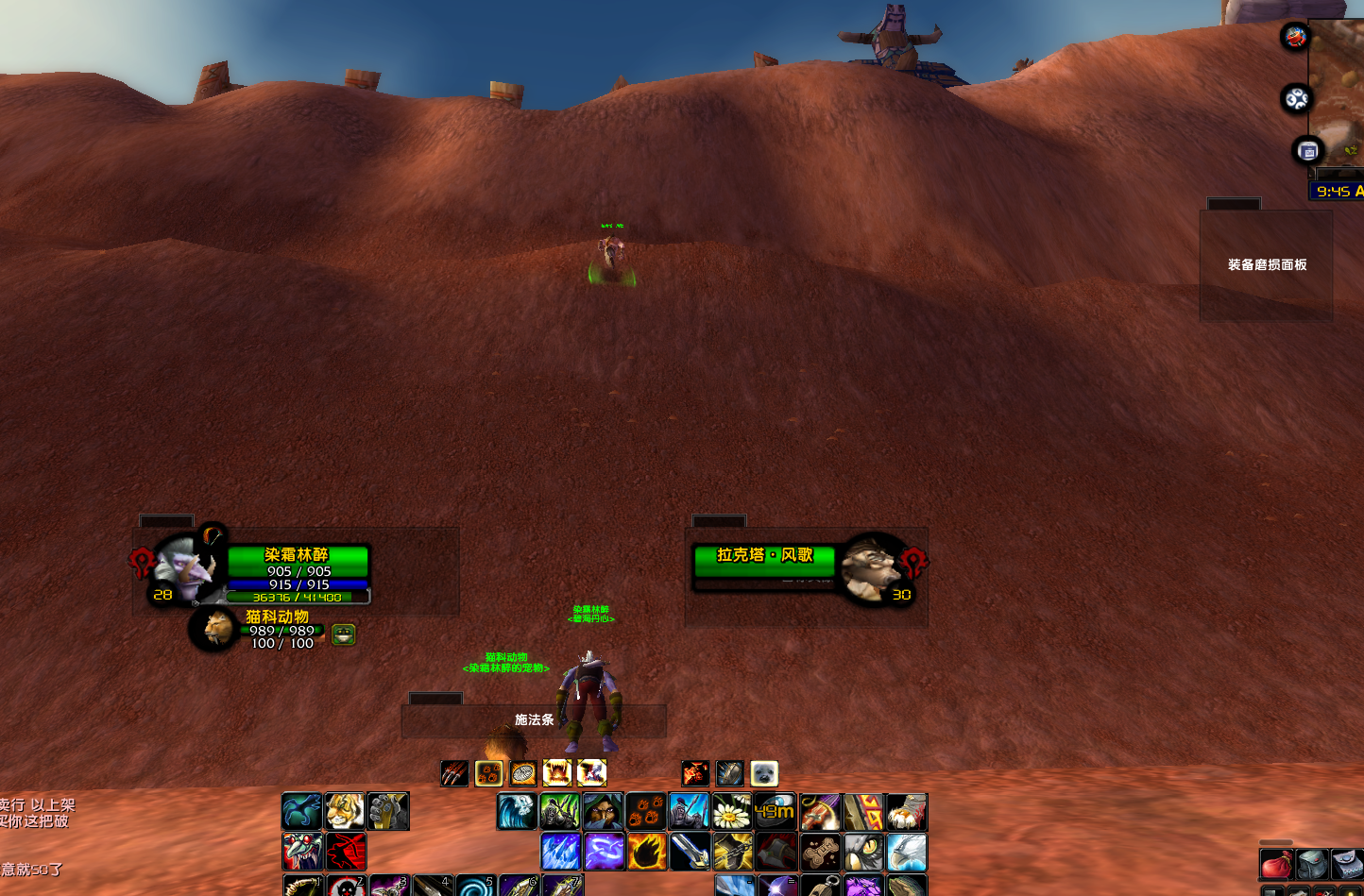Screen dimensions: 1364x896
Task: Click the dog bone pet feeding icon
Action: (x=821, y=852)
